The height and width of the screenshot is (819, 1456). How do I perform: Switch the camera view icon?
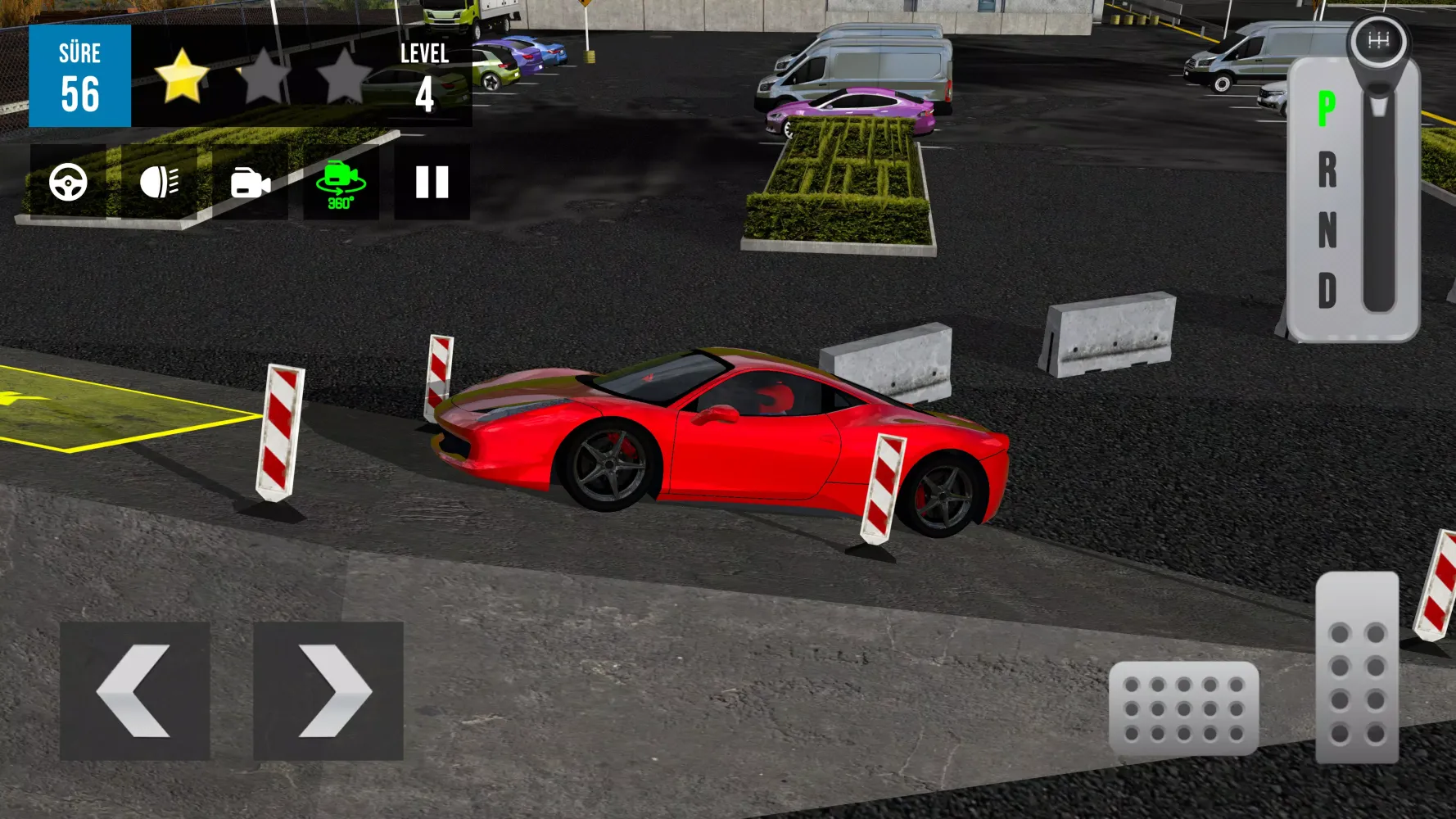[250, 183]
